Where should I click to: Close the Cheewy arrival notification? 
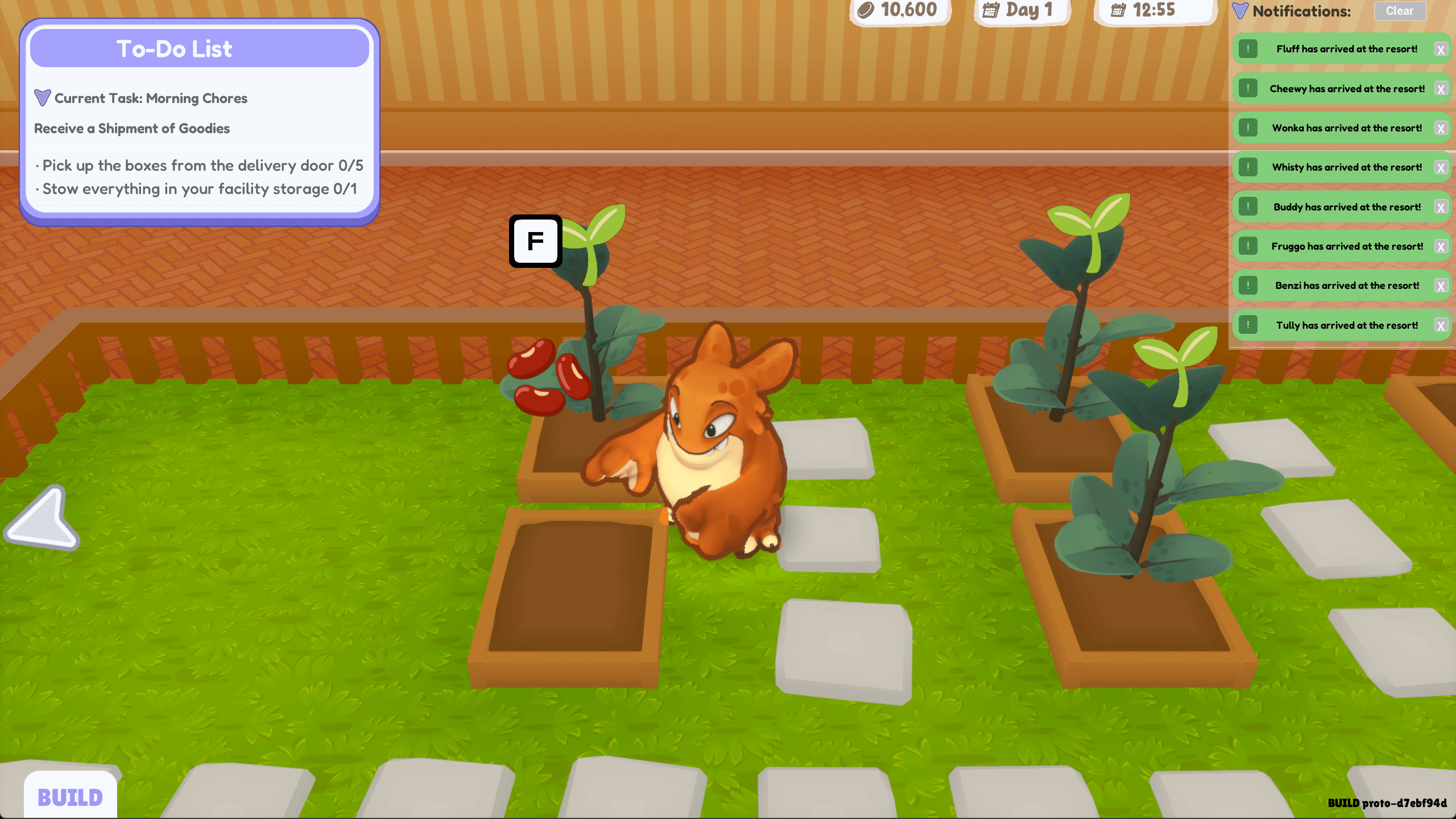tap(1440, 89)
